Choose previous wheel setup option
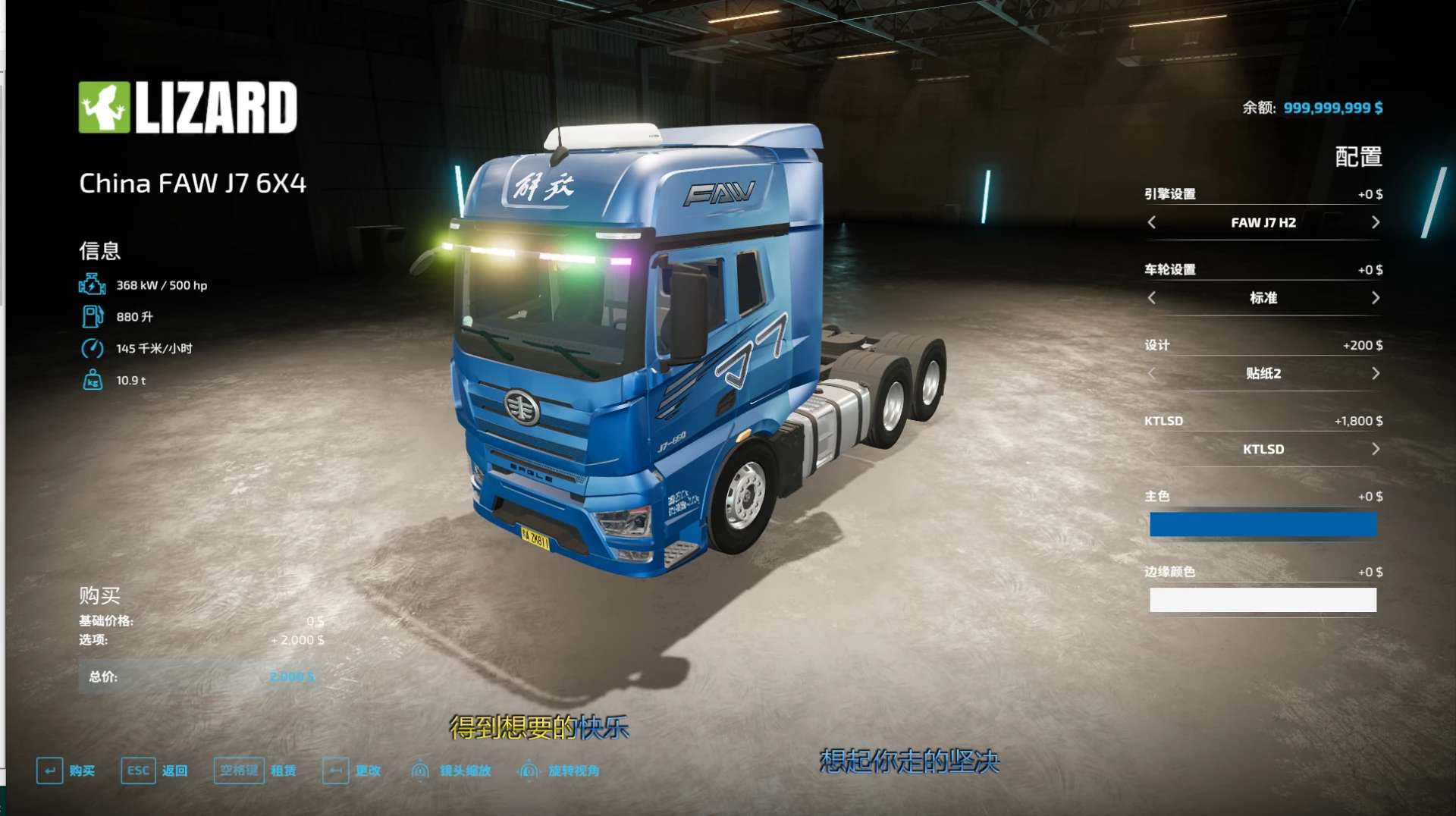Image resolution: width=1456 pixels, height=816 pixels. coord(1152,298)
